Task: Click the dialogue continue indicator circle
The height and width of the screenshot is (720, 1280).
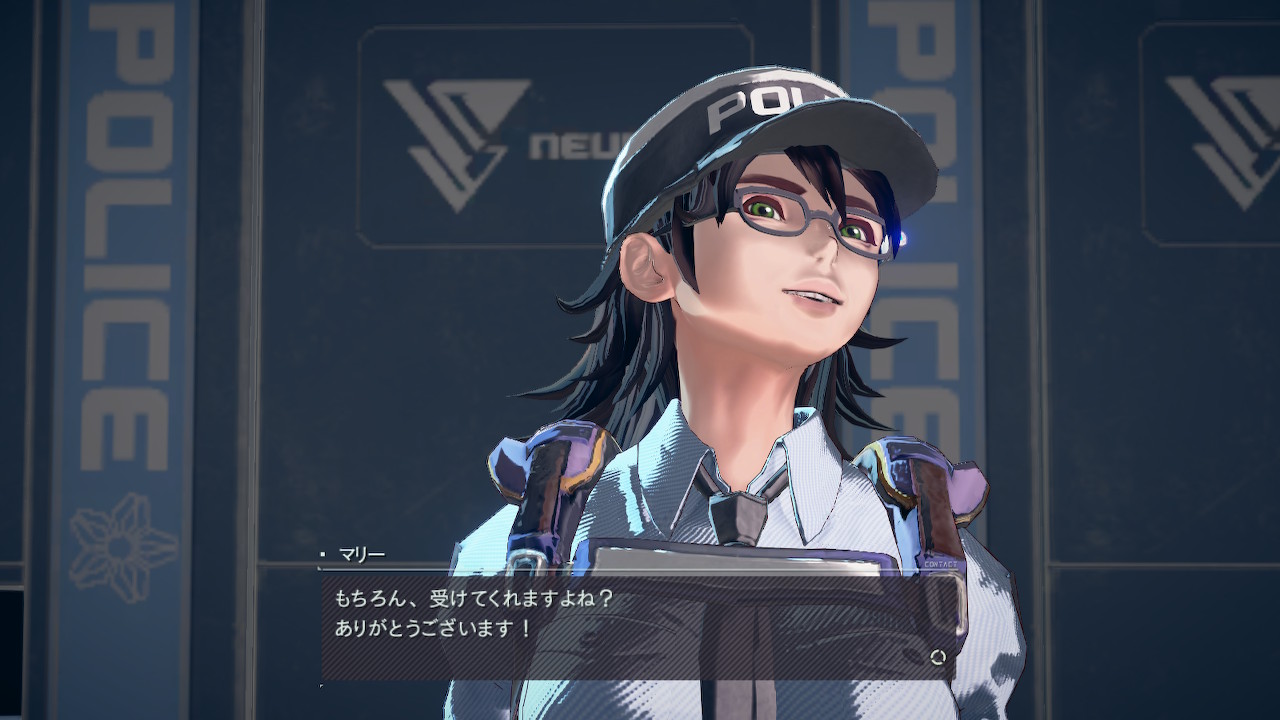Action: pyautogui.click(x=937, y=657)
